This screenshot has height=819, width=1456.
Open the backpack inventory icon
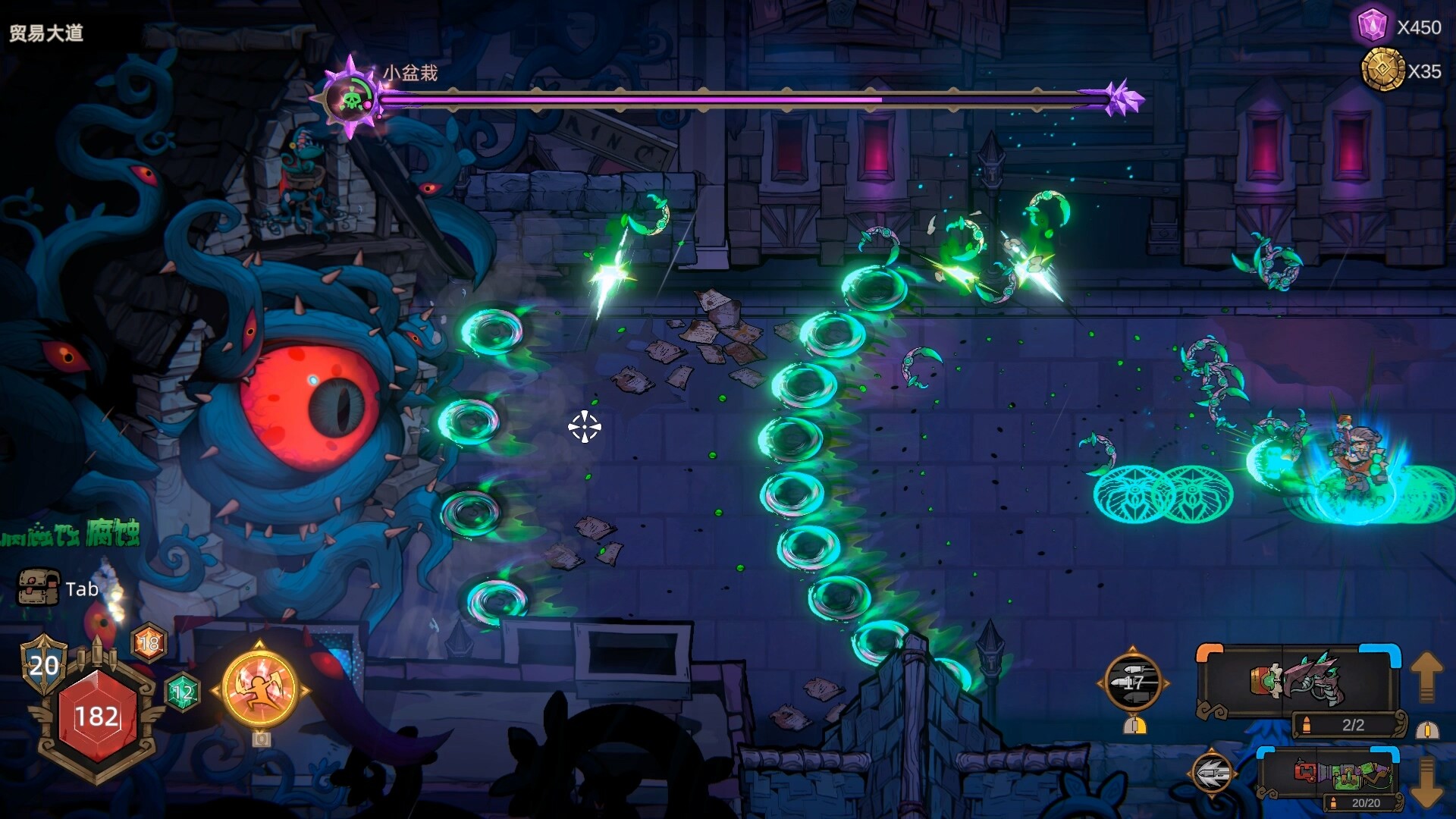pos(38,588)
